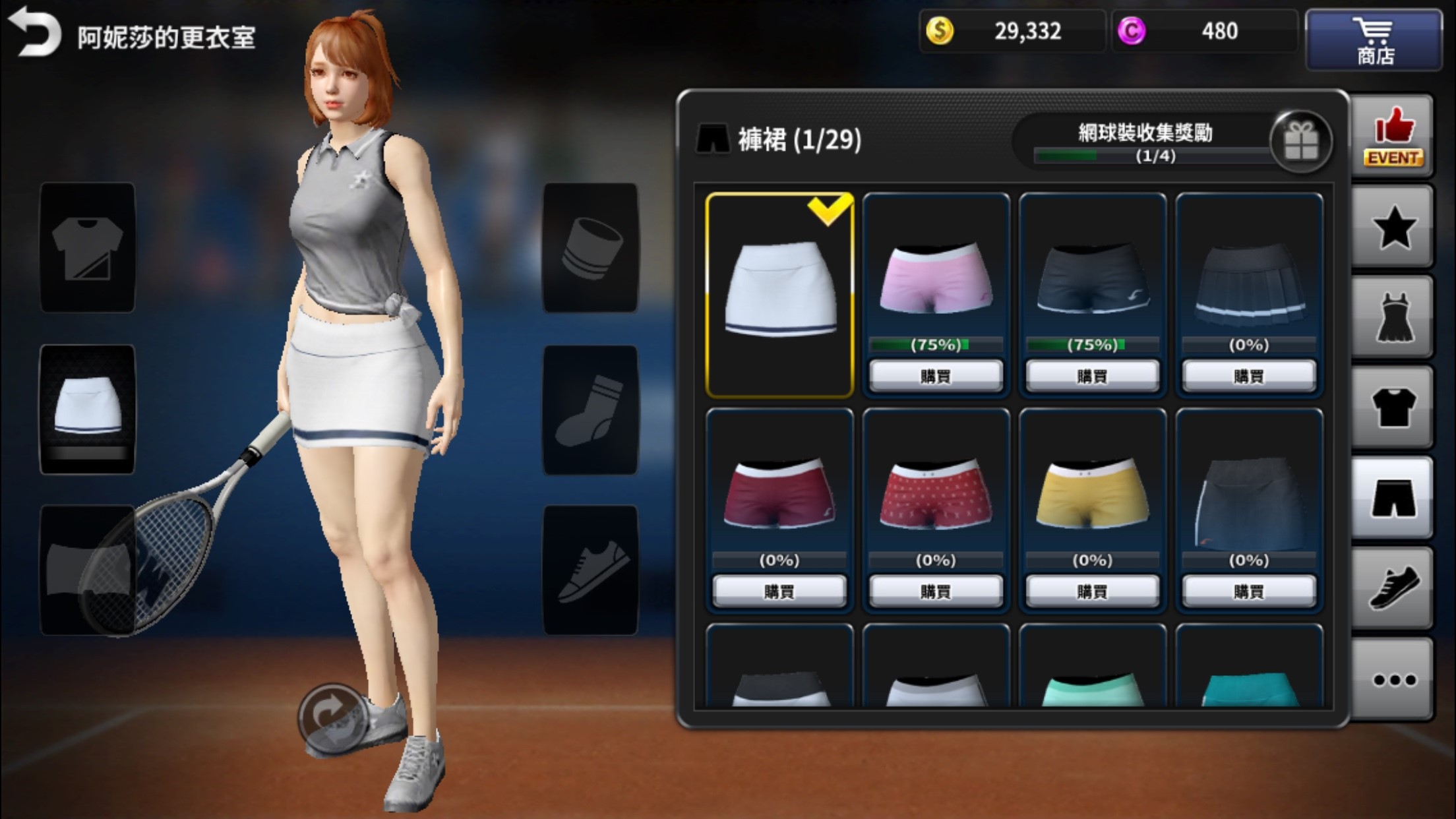Viewport: 1456px width, 819px height.
Task: Open the three-dots more categories tab
Action: (x=1393, y=679)
